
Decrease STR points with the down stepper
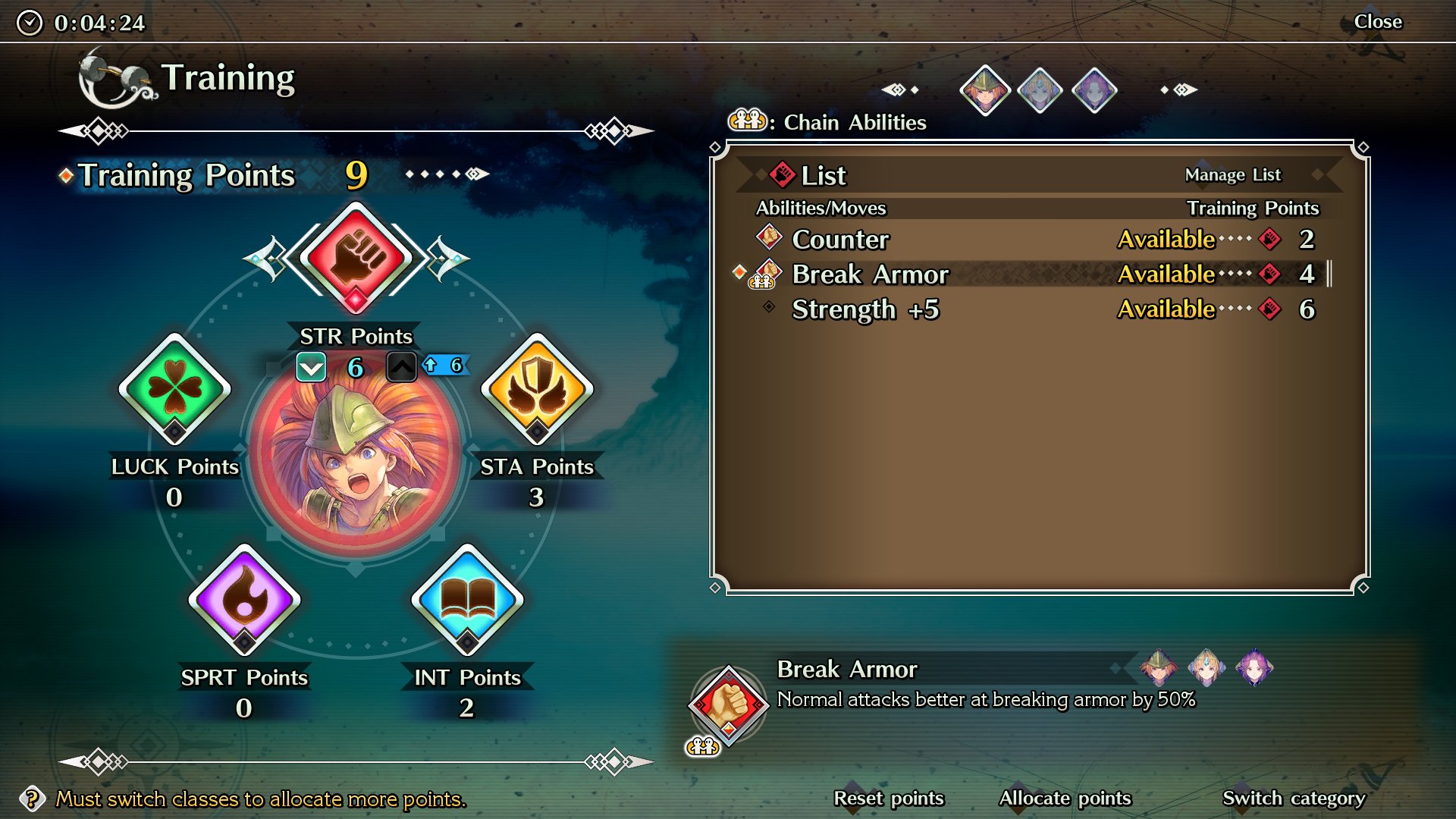312,367
